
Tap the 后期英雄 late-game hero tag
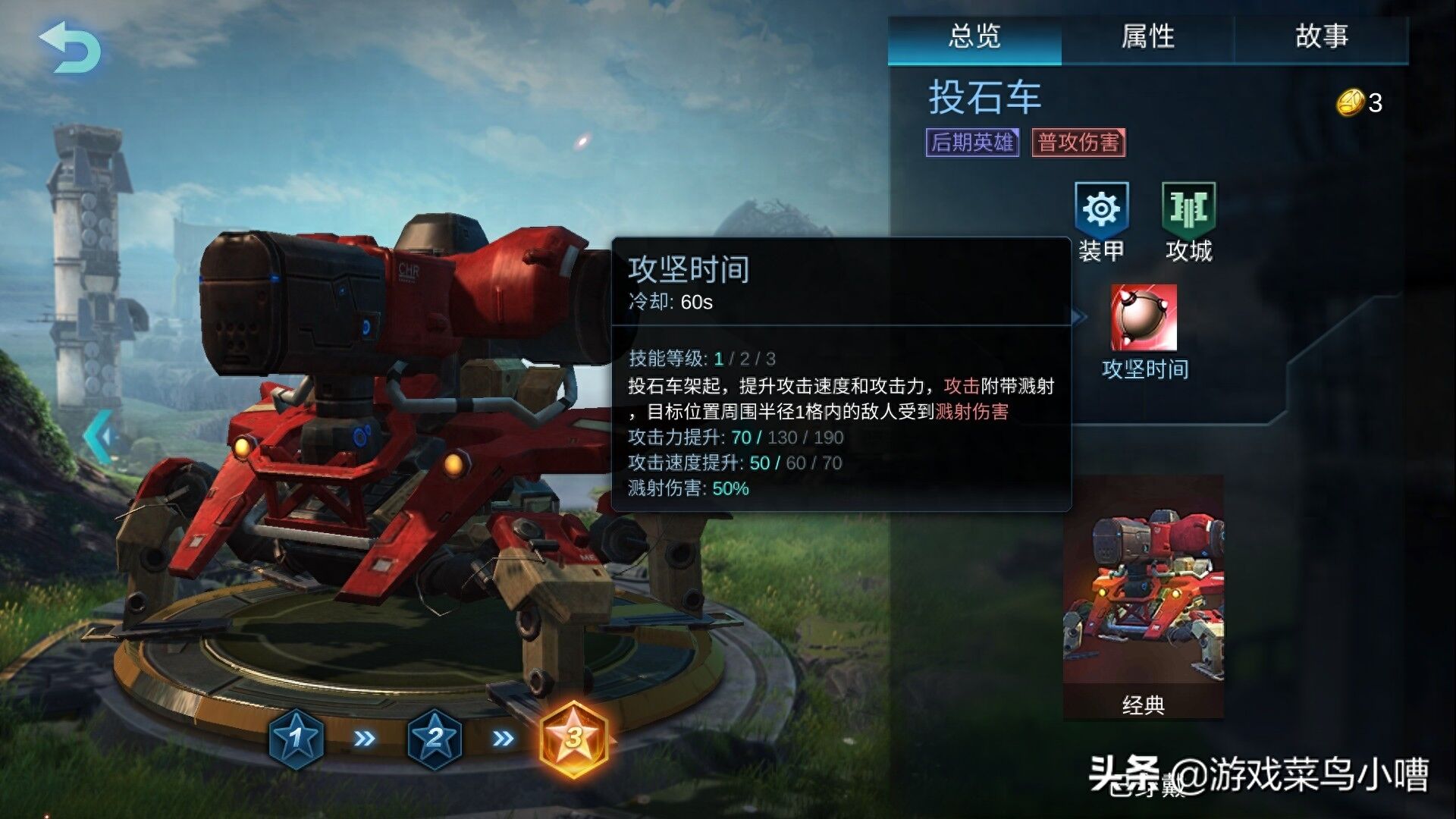click(x=972, y=142)
